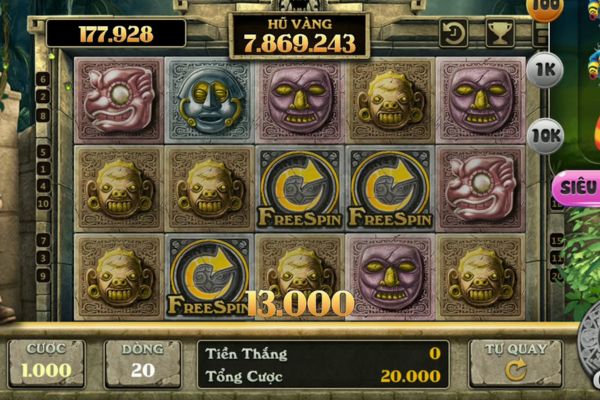The height and width of the screenshot is (400, 600).
Task: Choose the 1K bet chip
Action: point(546,69)
